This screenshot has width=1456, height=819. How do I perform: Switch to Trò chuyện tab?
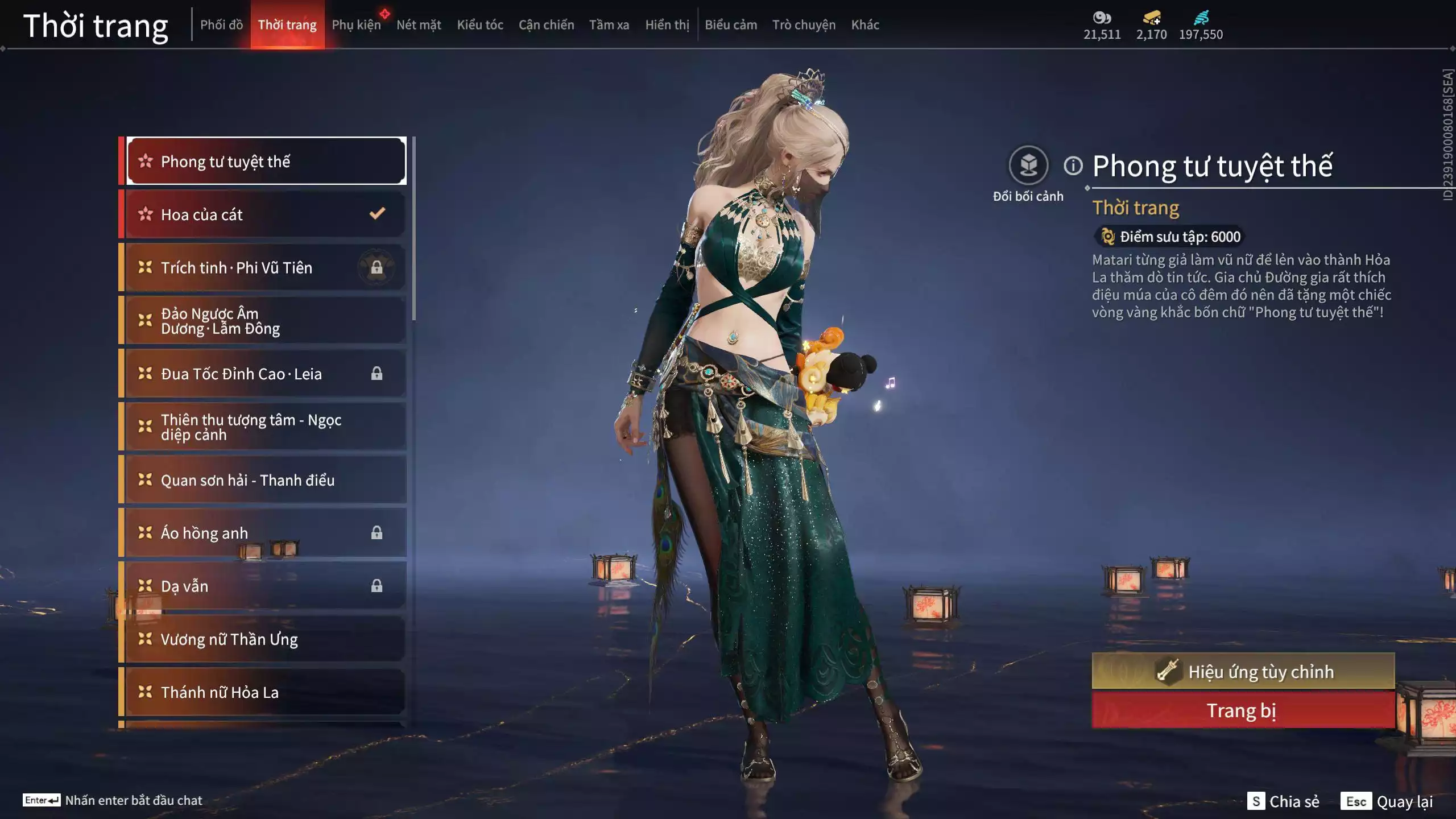coord(804,25)
